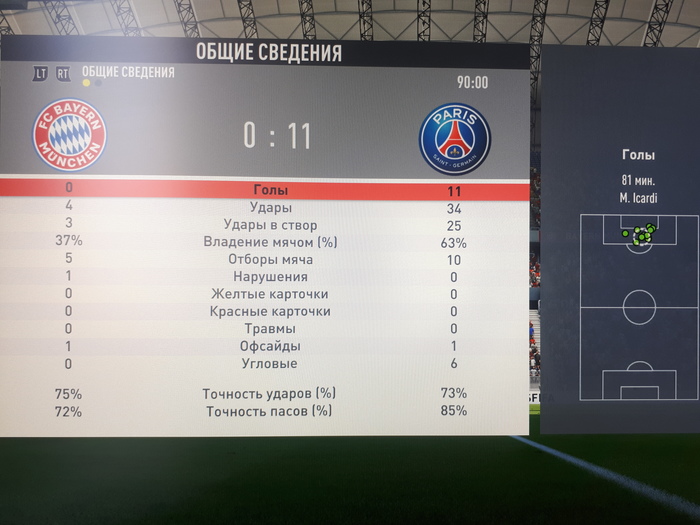Choose the Угловые stat row
Viewport: 700px width, 525px height.
(x=269, y=363)
